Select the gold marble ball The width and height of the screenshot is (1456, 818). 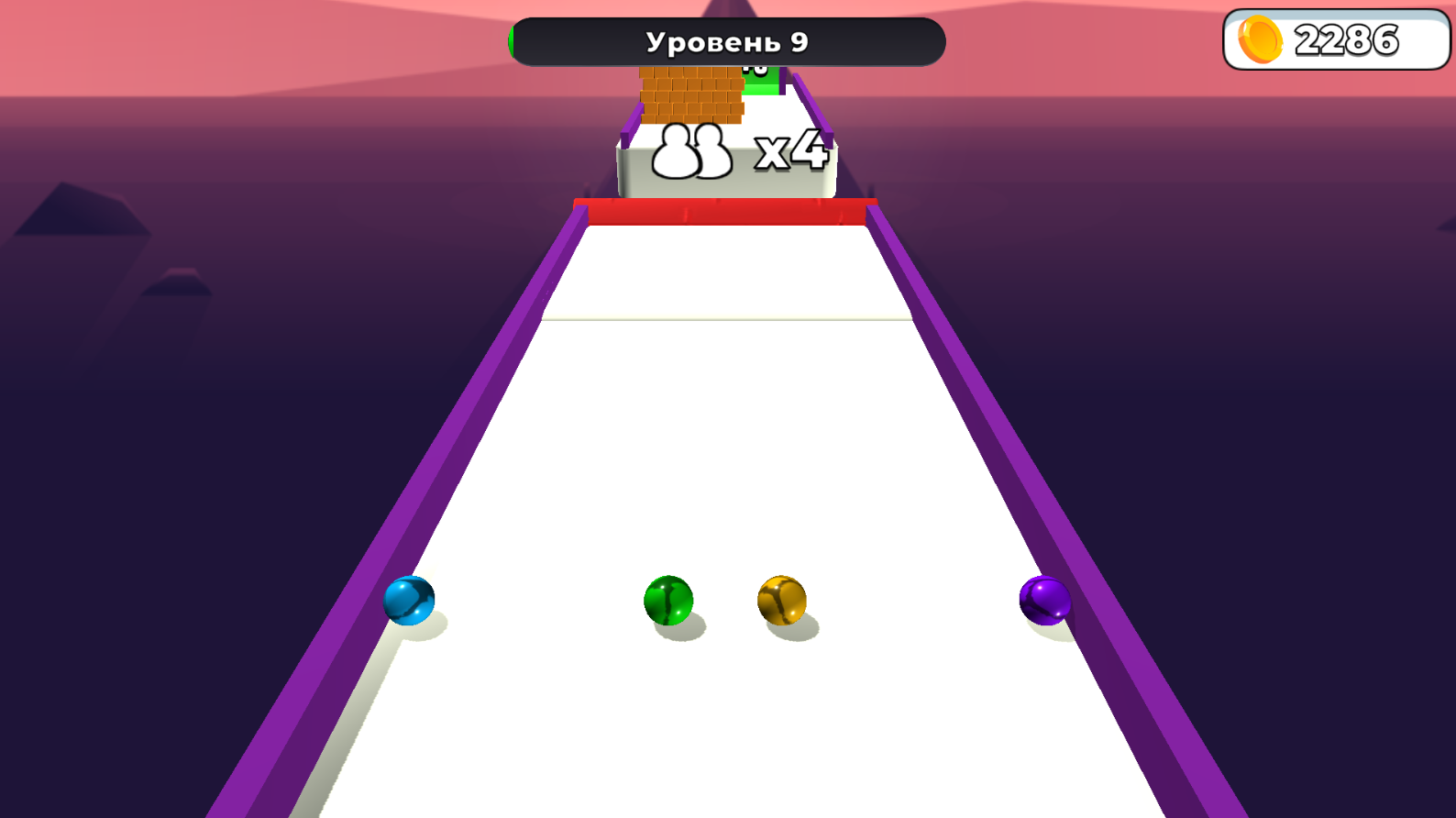click(781, 601)
